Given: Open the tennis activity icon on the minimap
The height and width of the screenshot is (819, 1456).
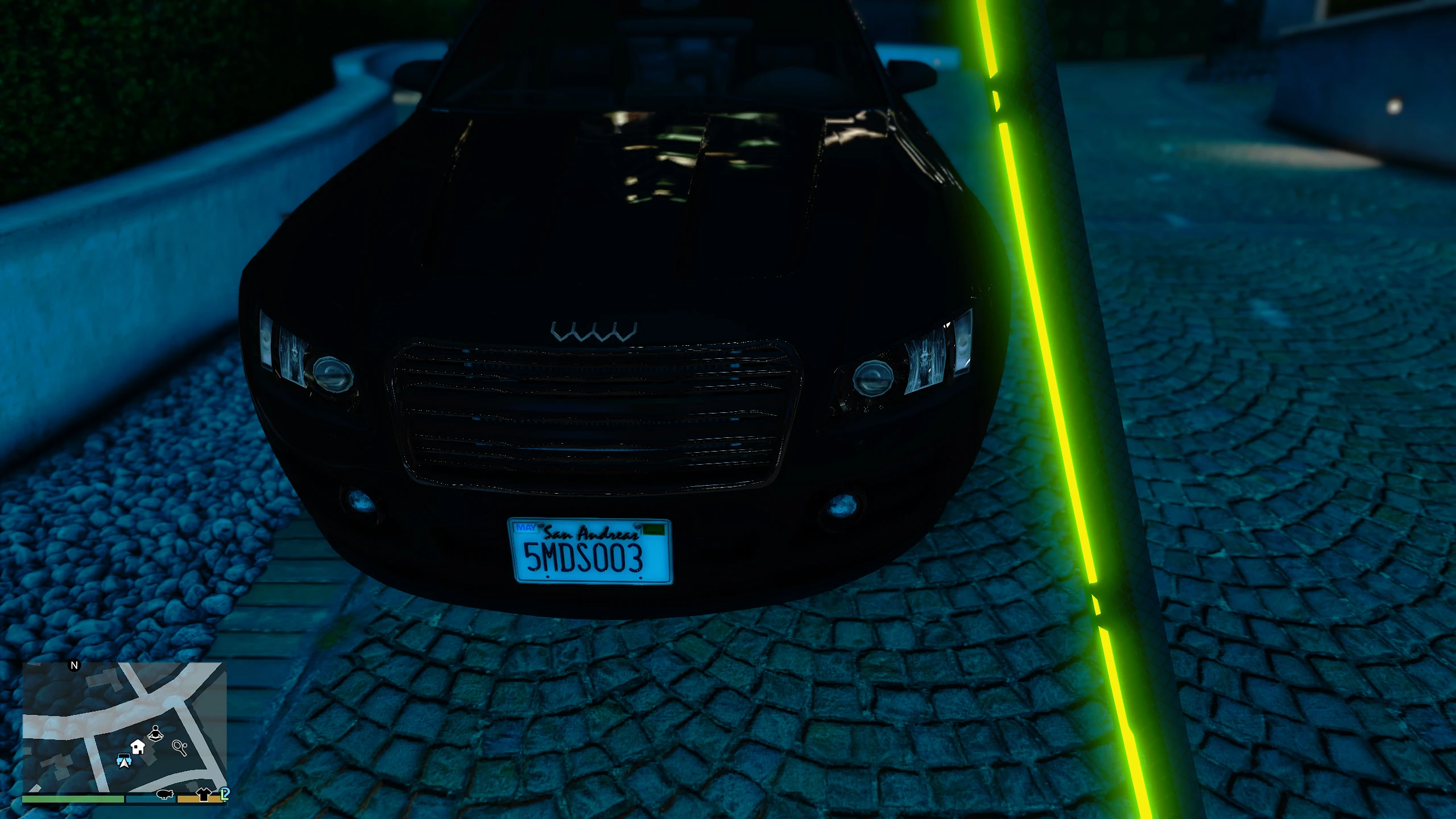Looking at the screenshot, I should (x=179, y=748).
